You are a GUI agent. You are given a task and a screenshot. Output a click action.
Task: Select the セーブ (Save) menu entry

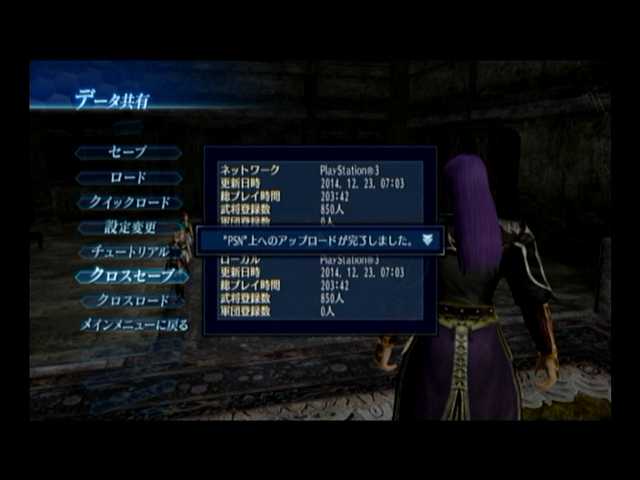(x=128, y=152)
